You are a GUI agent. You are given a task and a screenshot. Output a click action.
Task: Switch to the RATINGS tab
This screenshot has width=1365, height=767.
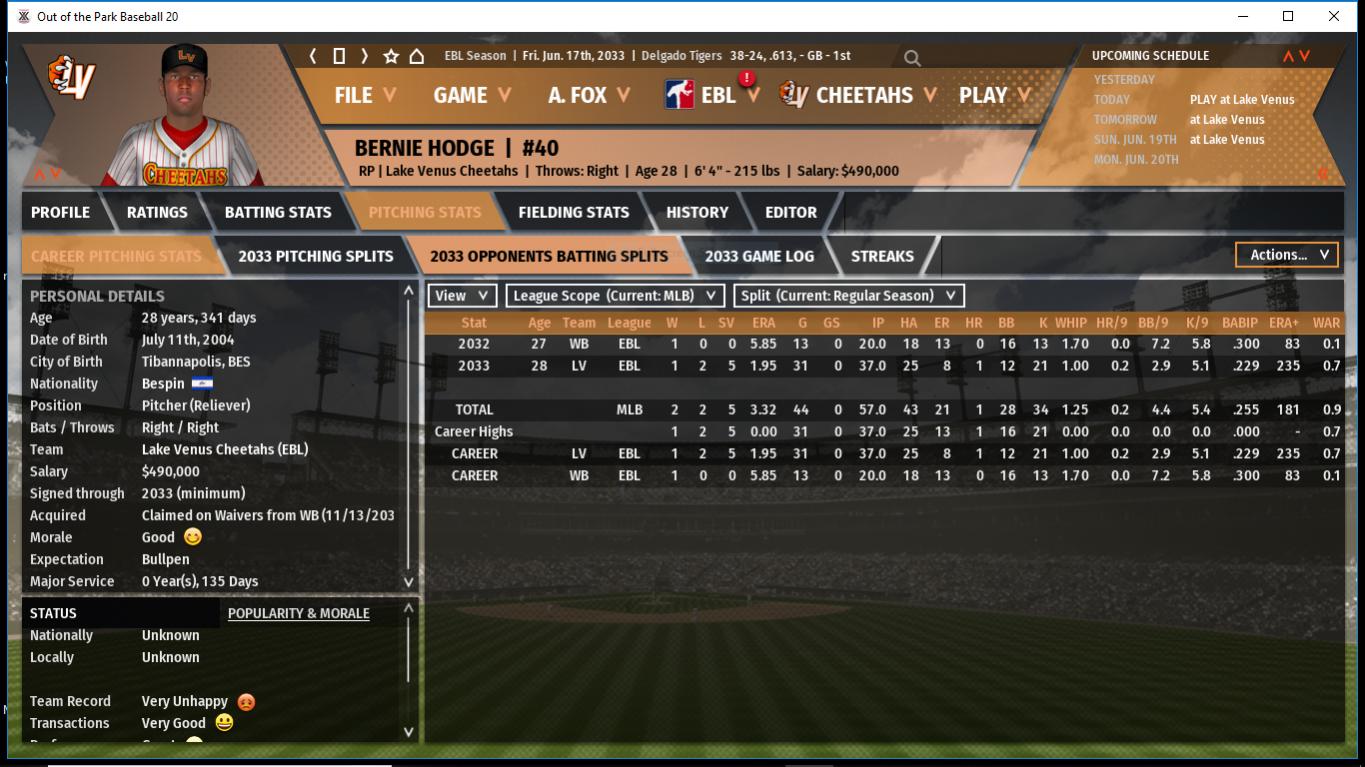[157, 212]
